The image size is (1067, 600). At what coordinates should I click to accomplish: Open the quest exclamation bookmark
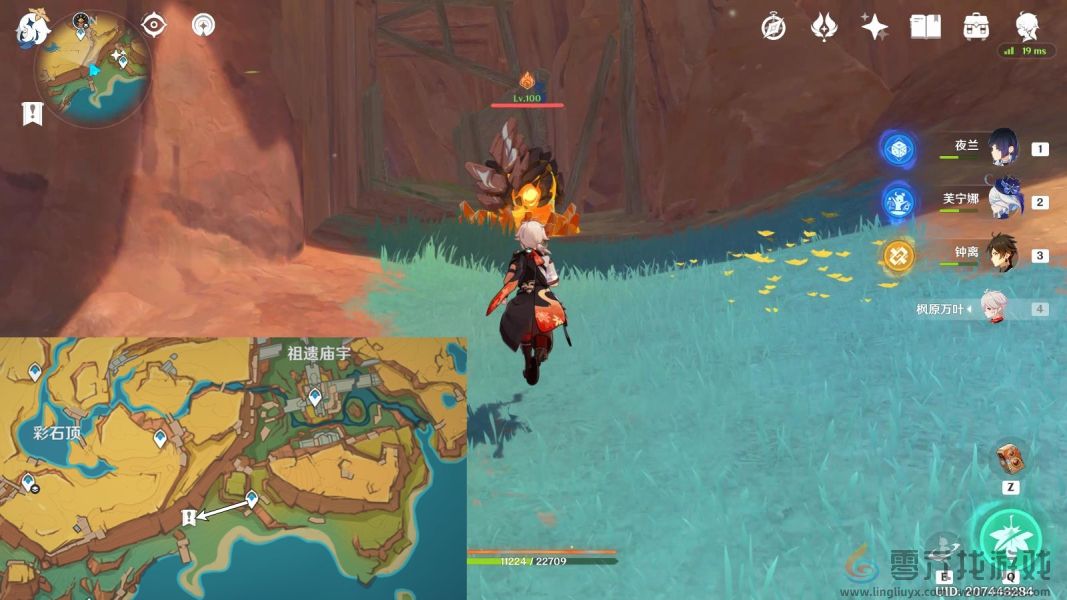(x=32, y=114)
